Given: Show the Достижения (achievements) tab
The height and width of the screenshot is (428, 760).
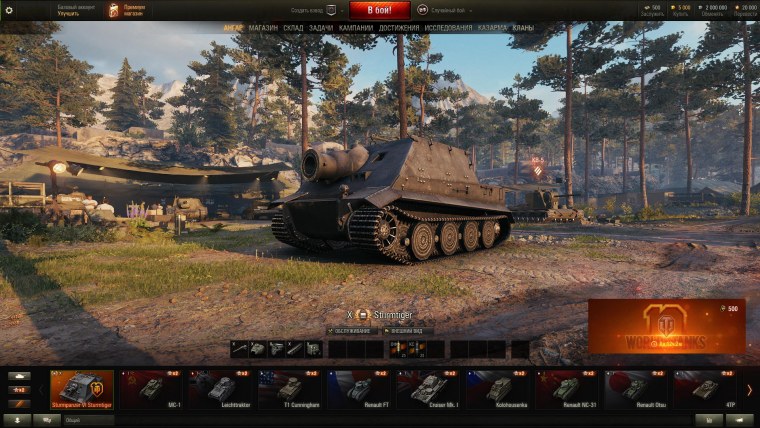Looking at the screenshot, I should coord(399,29).
